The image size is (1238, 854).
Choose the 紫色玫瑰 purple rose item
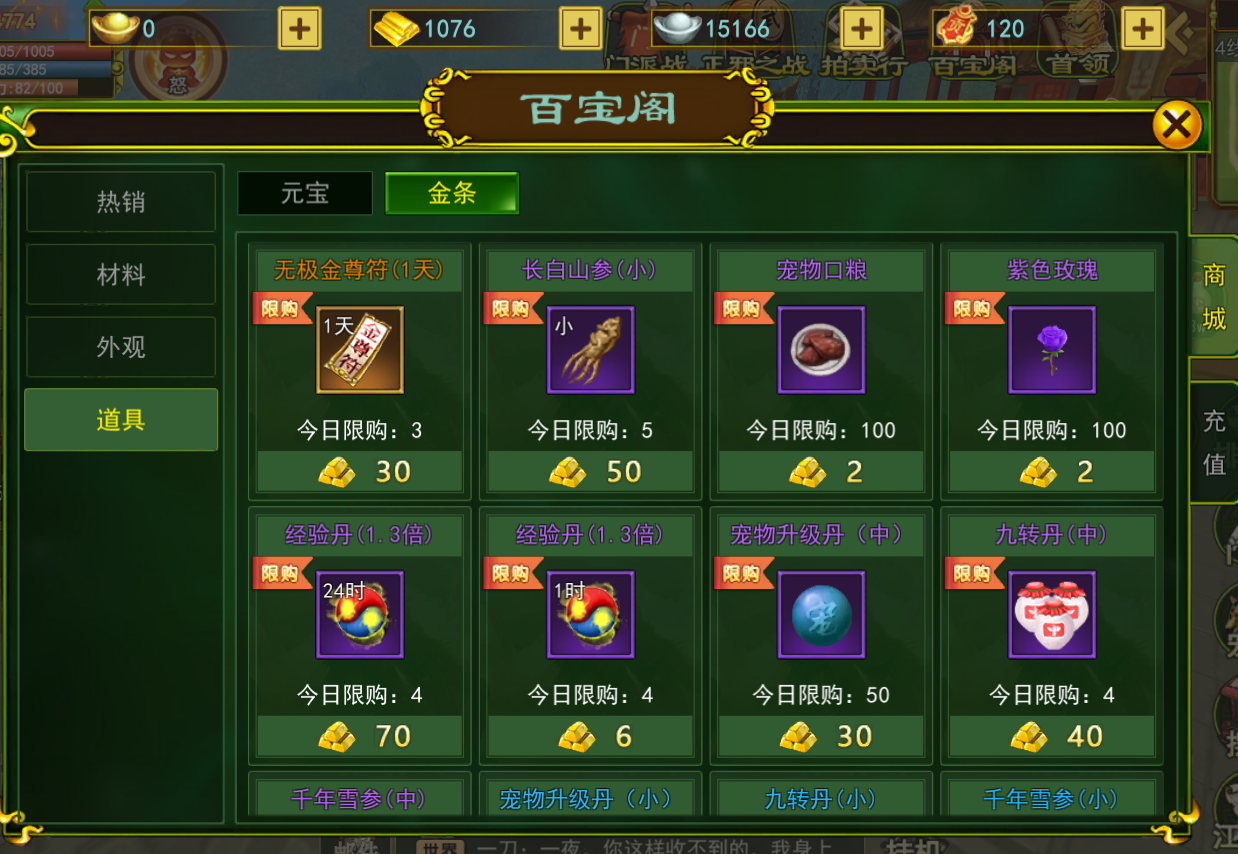click(x=1052, y=350)
